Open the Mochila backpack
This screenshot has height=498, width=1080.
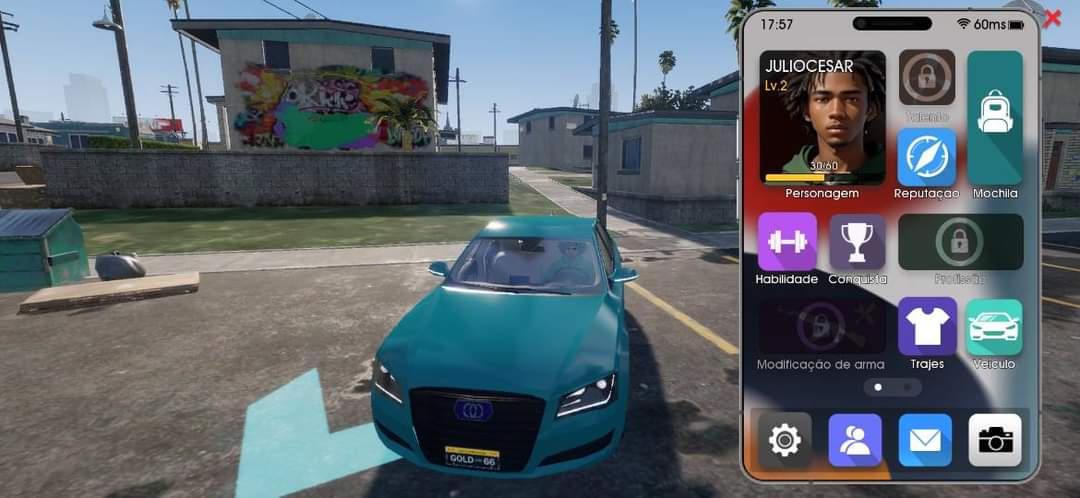coord(995,118)
